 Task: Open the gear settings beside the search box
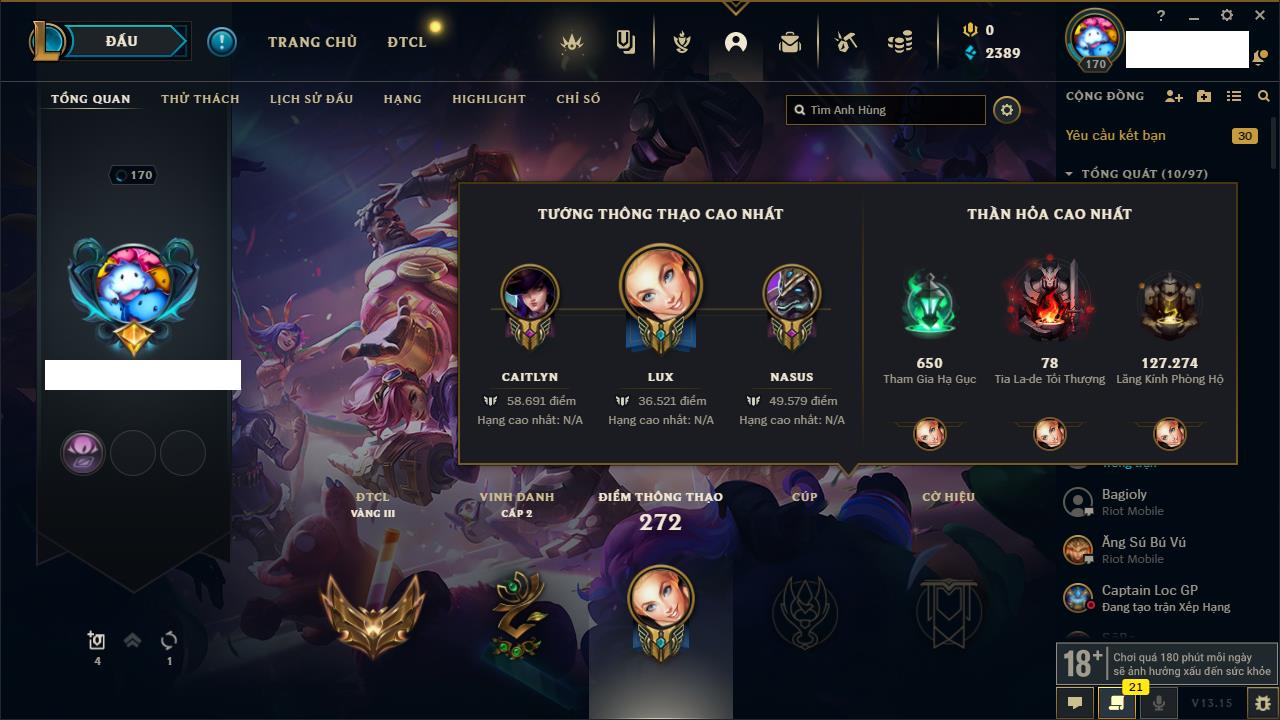[1007, 110]
